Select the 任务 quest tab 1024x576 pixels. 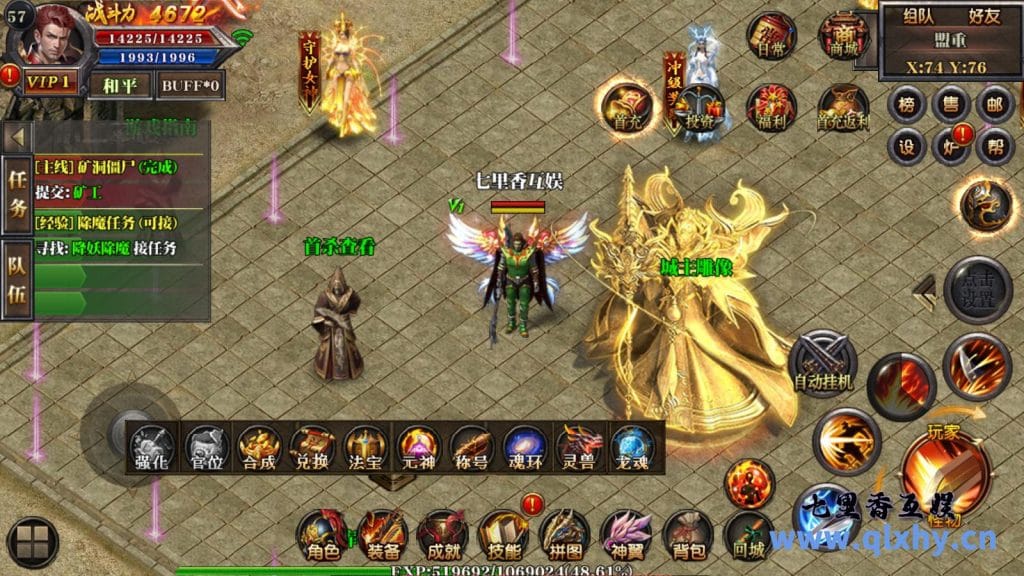click(x=16, y=194)
